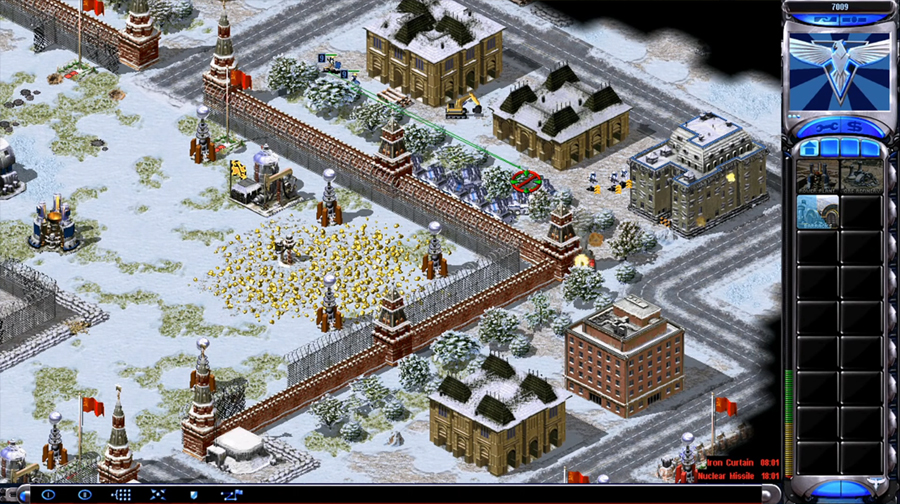900x504 pixels.
Task: Queue the Barracks from the build list
Action: coord(818,212)
